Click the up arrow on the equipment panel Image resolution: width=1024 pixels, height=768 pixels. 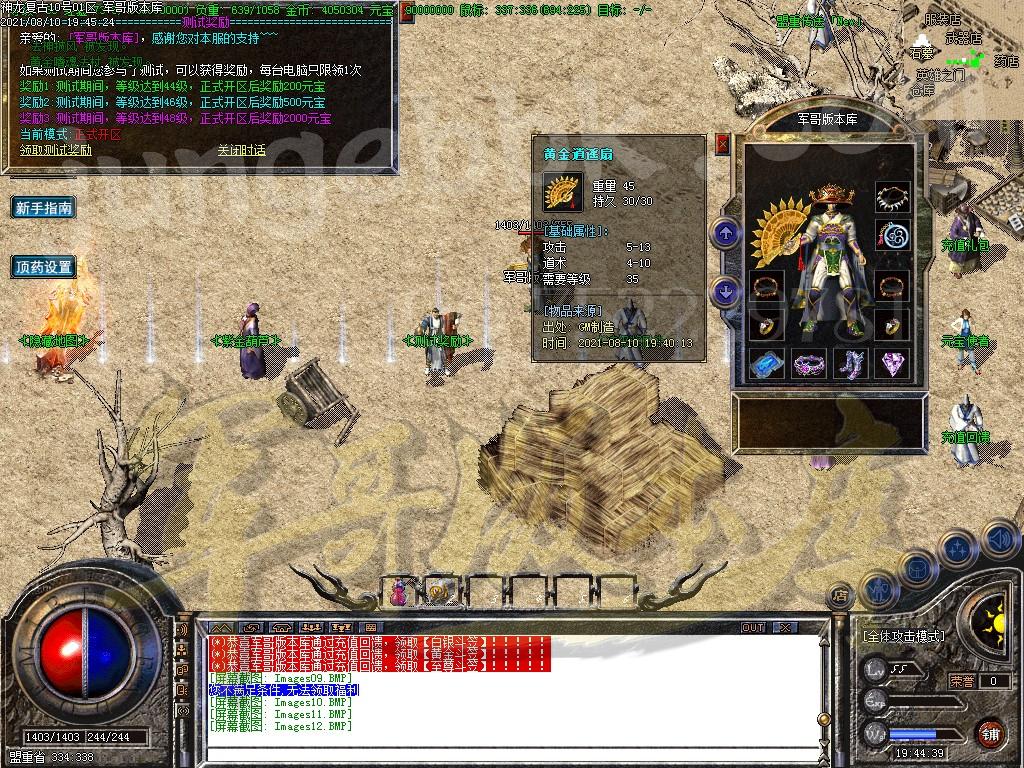point(725,234)
